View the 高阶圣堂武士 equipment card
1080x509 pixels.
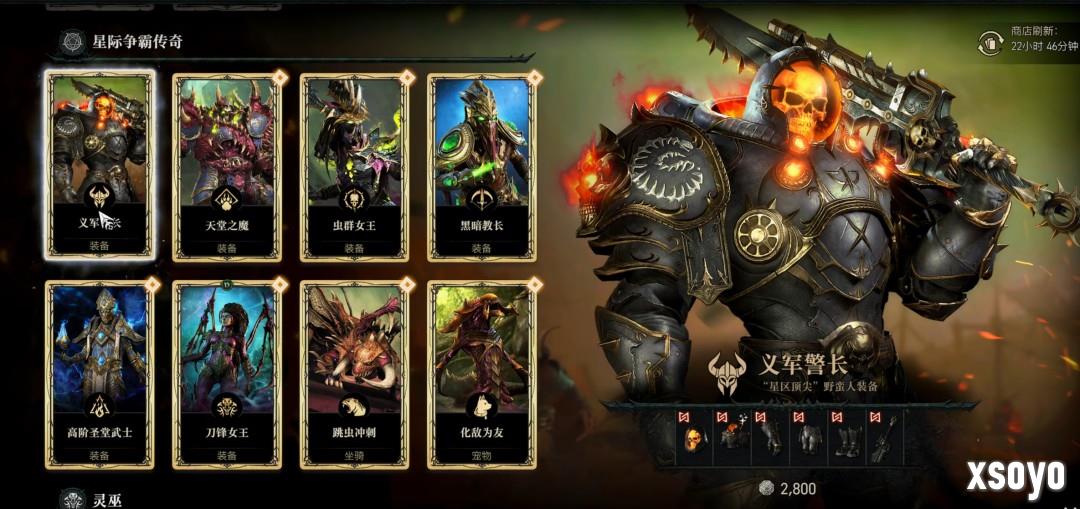tap(100, 374)
